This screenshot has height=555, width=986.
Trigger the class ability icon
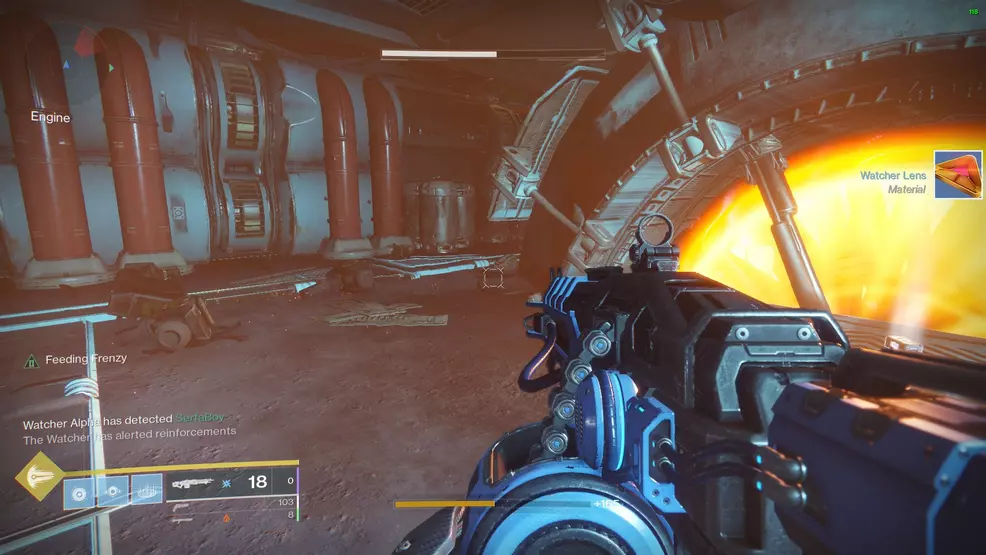pyautogui.click(x=147, y=490)
